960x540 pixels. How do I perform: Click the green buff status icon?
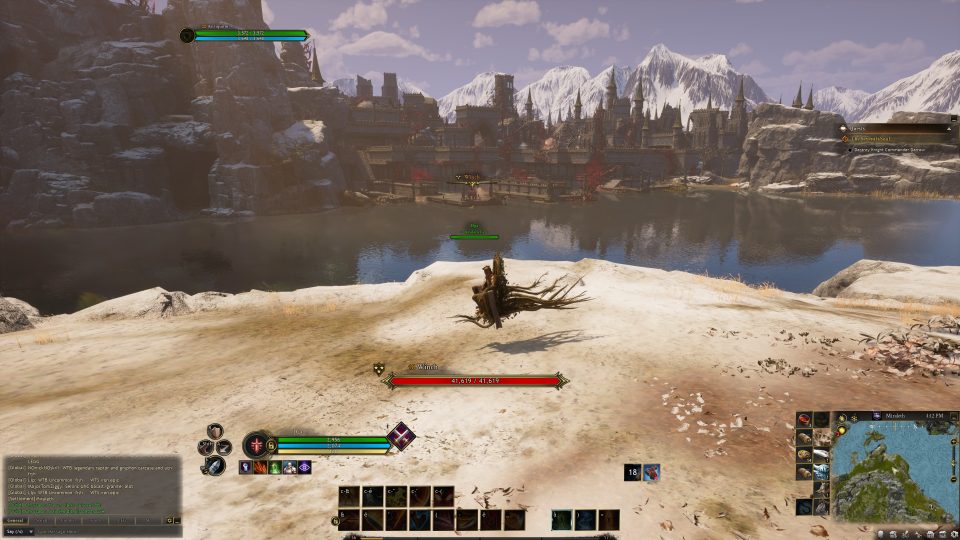[x=274, y=467]
